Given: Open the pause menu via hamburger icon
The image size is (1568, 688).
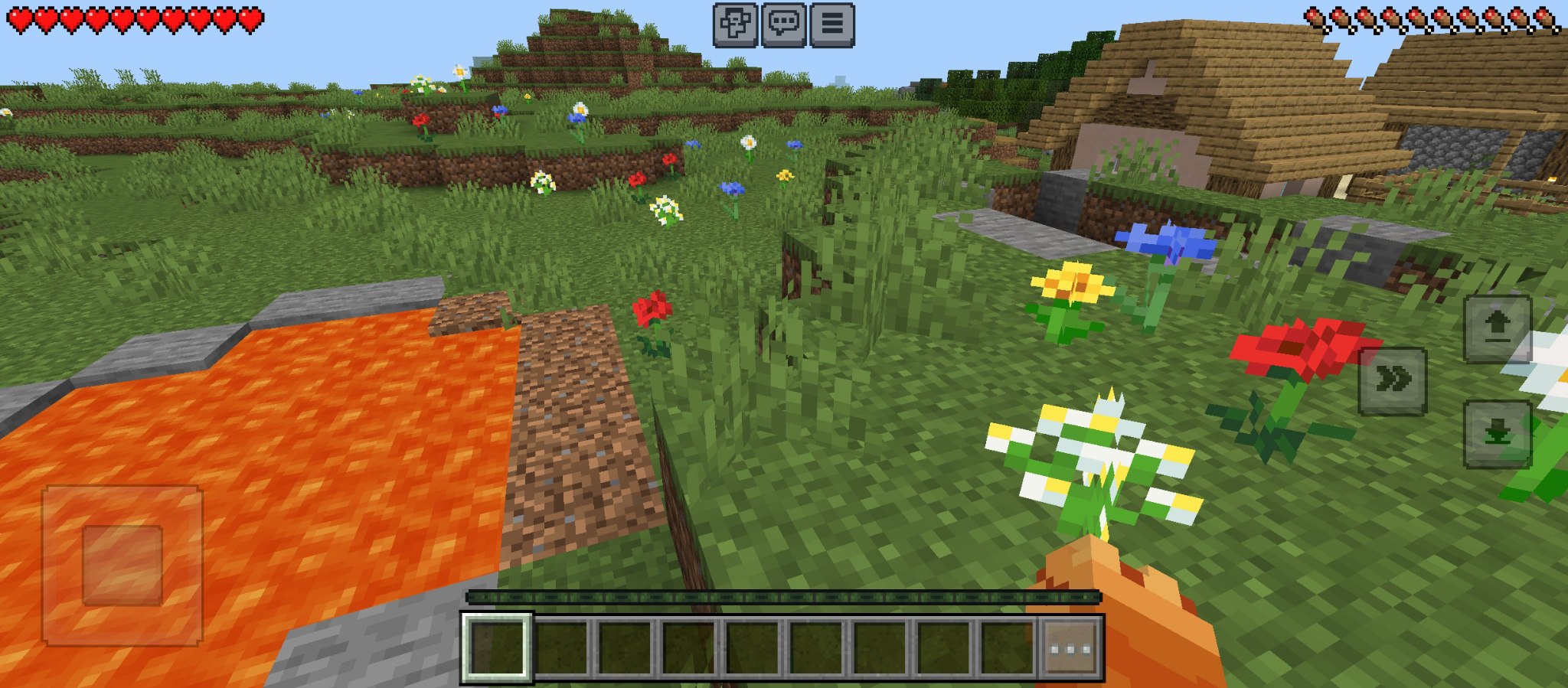Looking at the screenshot, I should coord(831,23).
